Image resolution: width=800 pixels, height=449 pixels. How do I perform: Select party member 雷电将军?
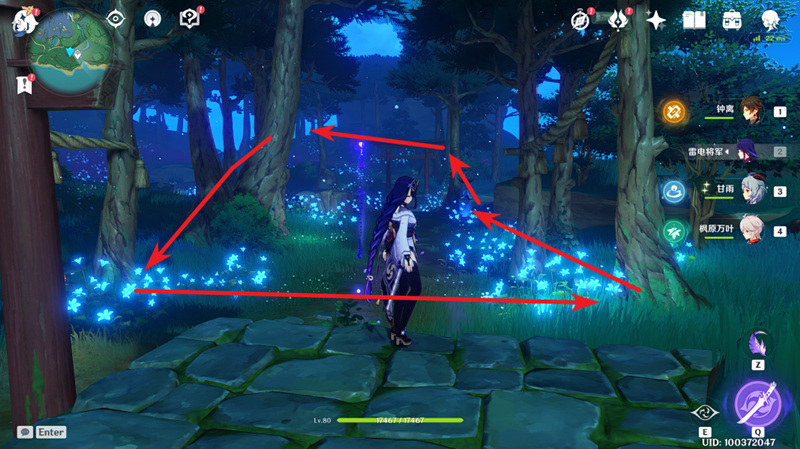coord(751,151)
